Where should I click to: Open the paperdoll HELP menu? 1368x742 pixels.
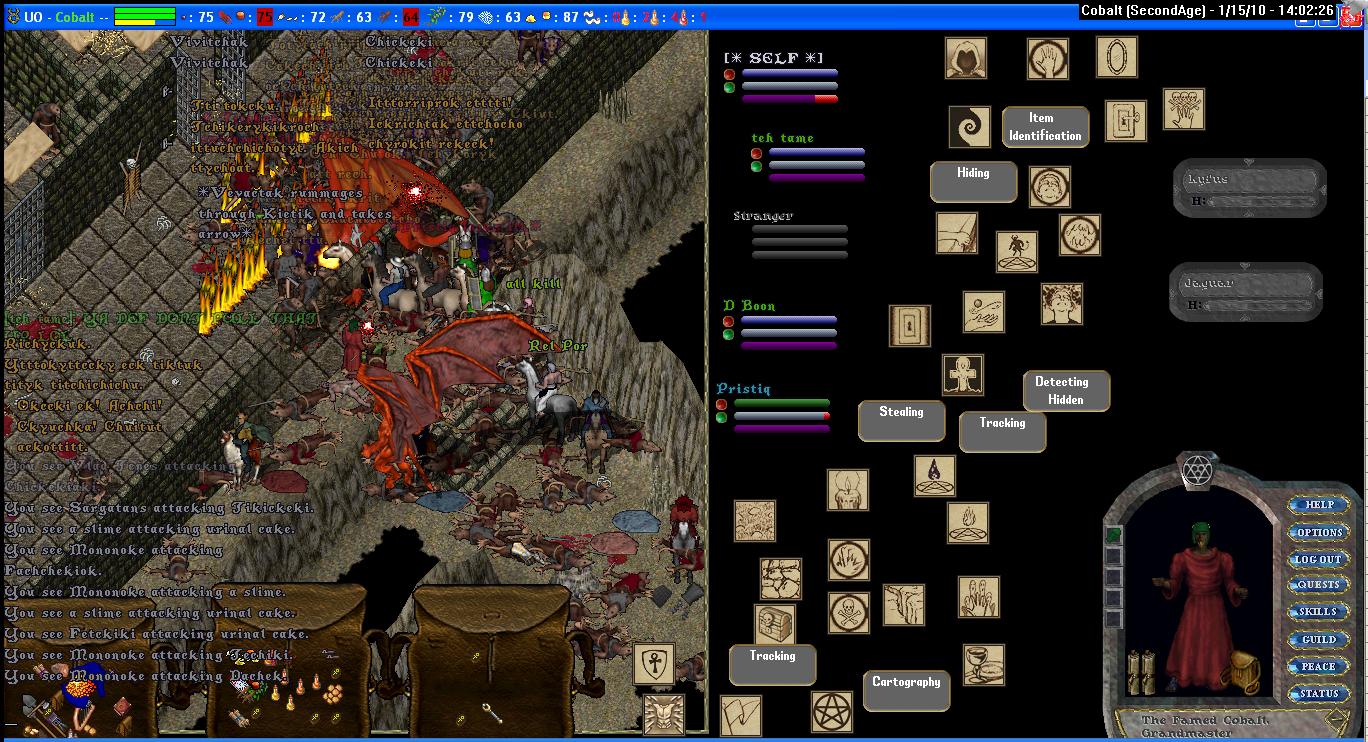click(x=1318, y=505)
